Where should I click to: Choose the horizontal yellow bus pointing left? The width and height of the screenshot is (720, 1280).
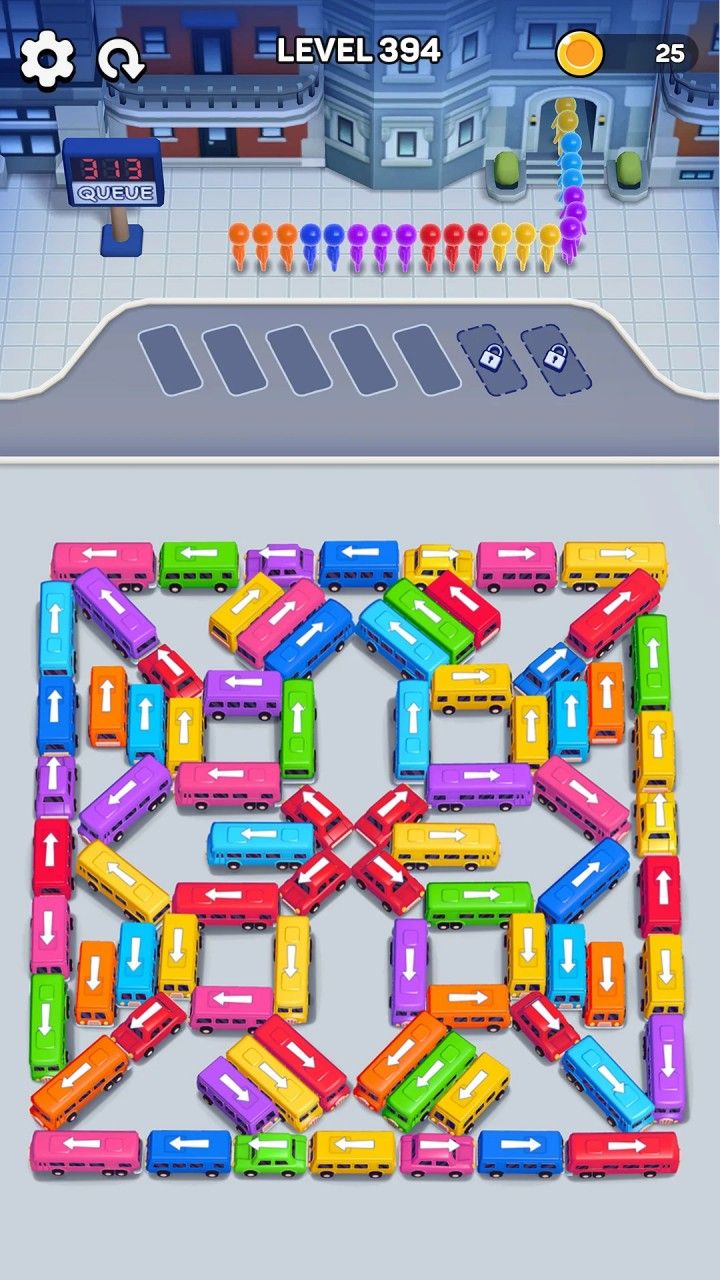(353, 1151)
